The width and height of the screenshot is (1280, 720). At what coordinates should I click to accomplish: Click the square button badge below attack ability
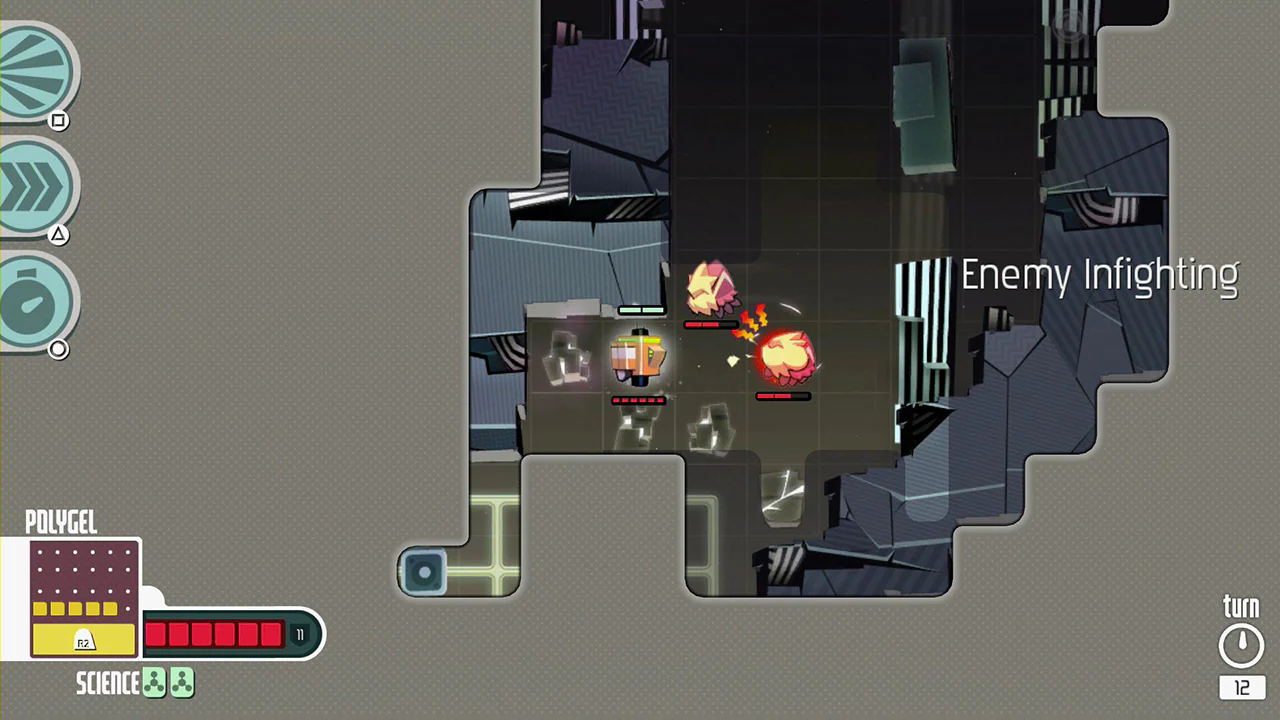58,120
